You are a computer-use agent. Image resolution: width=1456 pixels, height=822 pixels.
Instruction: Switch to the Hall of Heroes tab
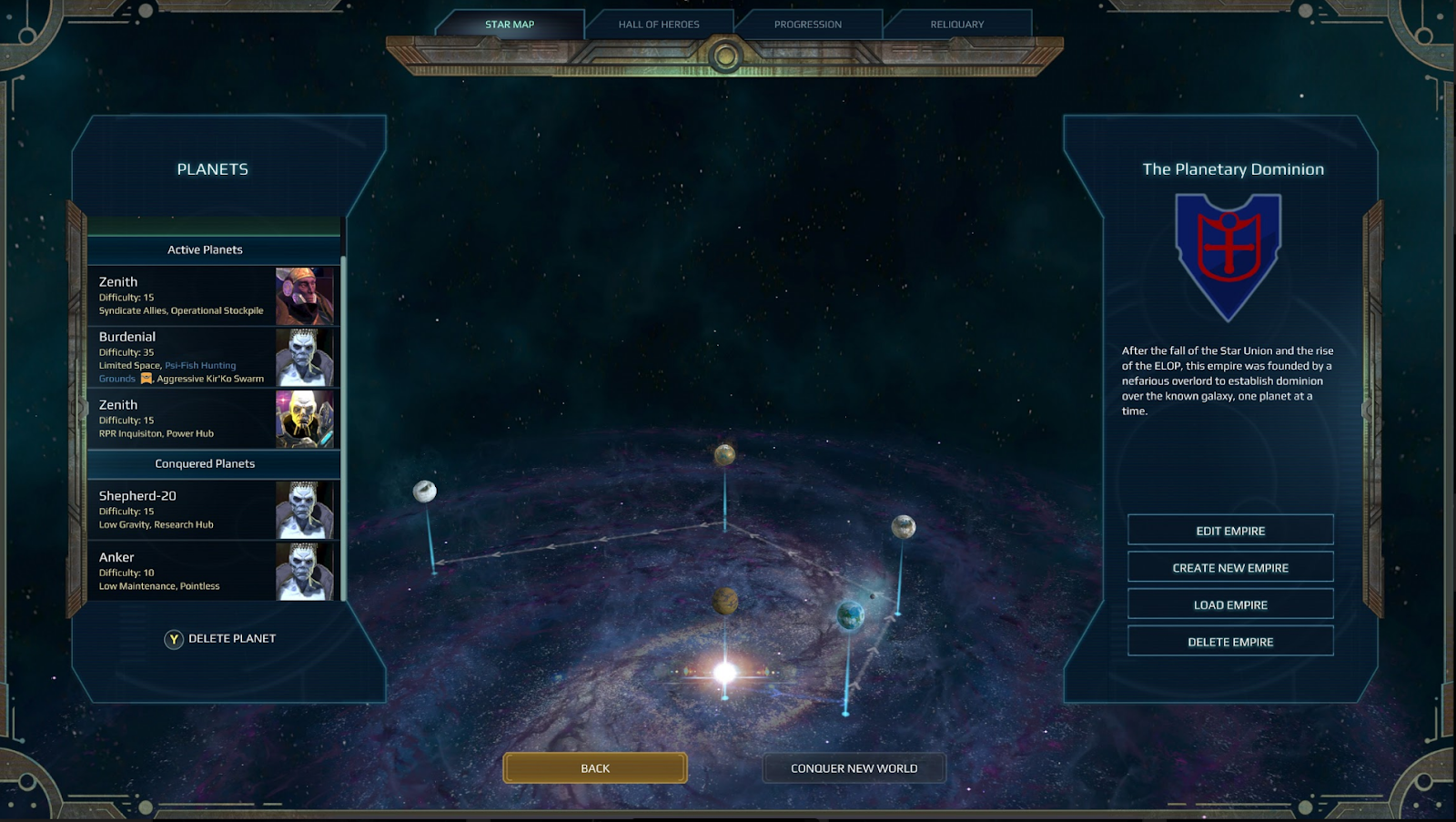pos(659,25)
